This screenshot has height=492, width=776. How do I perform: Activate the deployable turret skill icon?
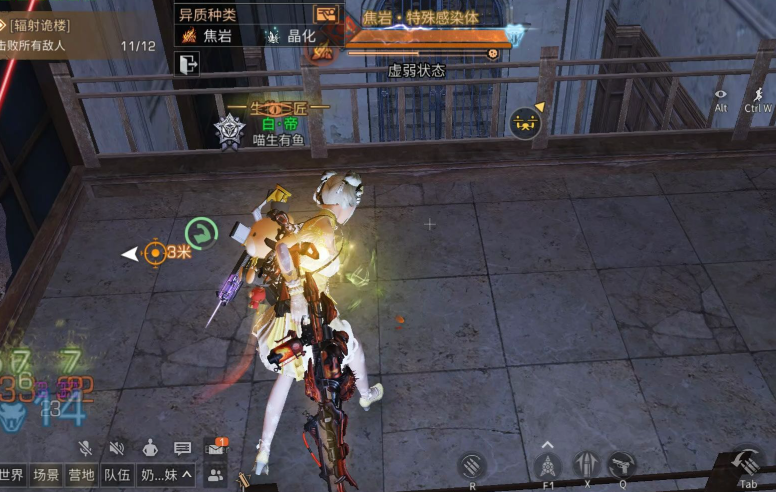[546, 466]
